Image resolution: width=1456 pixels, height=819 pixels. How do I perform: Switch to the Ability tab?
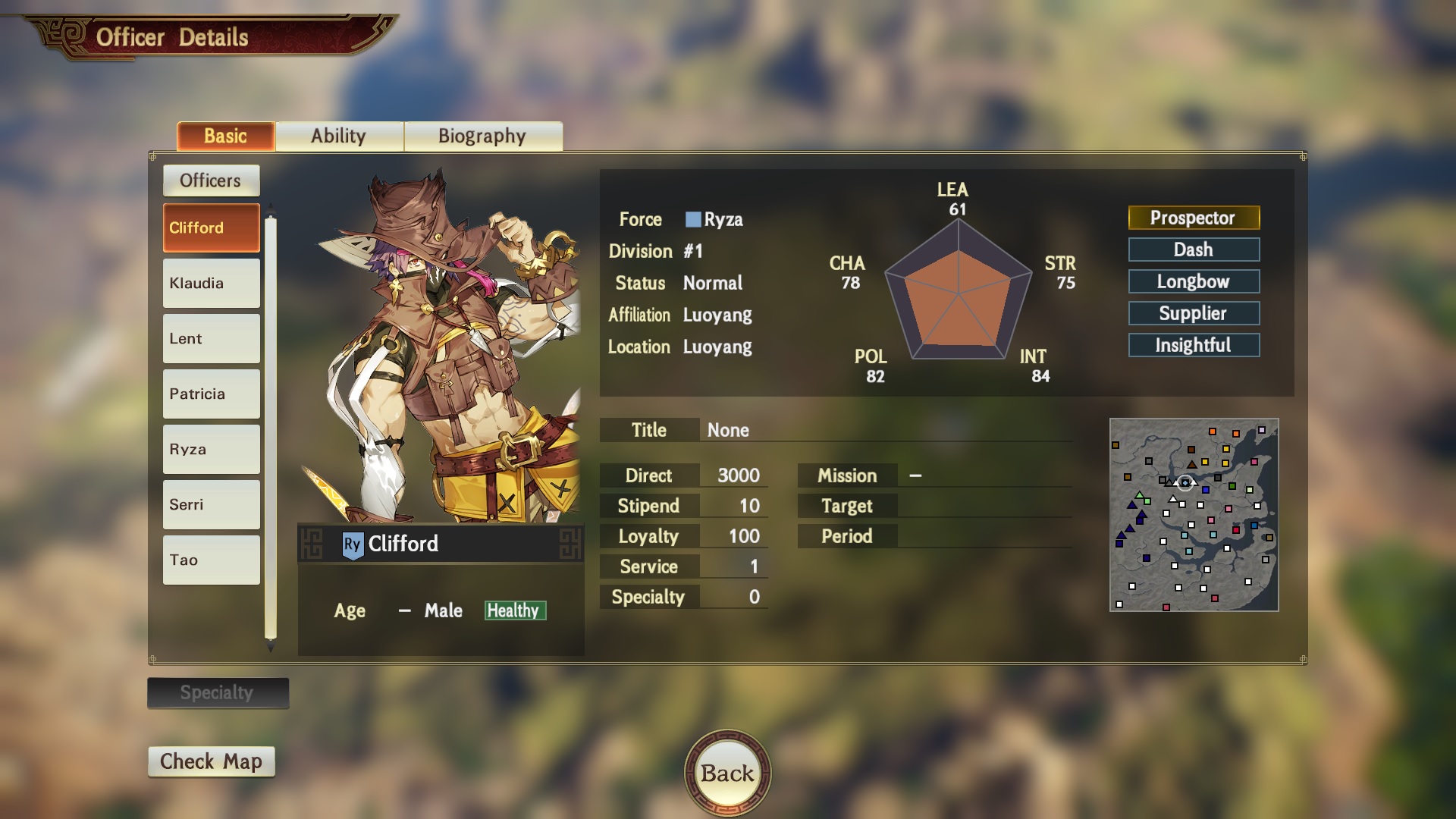338,136
